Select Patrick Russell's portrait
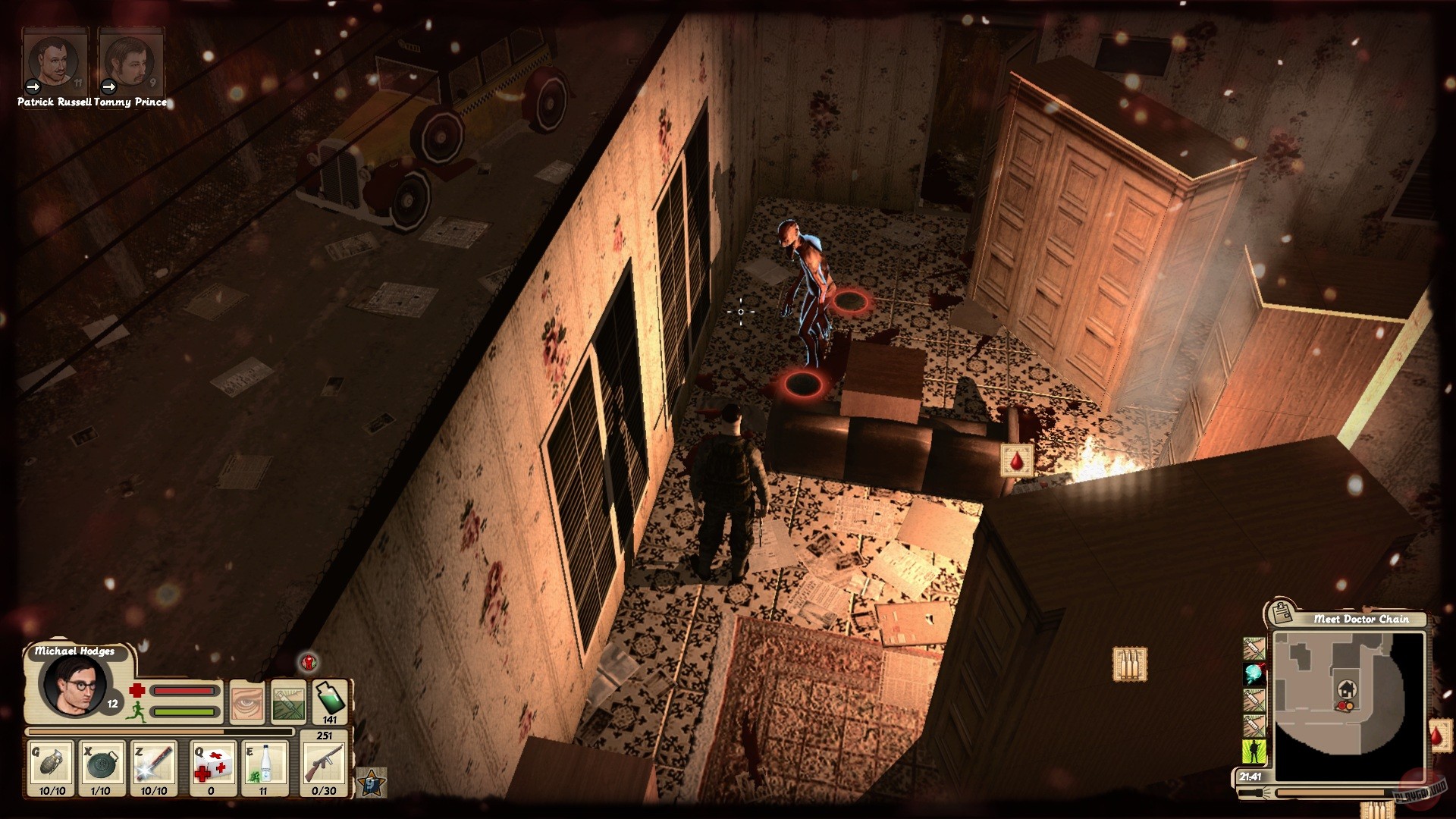 click(55, 57)
